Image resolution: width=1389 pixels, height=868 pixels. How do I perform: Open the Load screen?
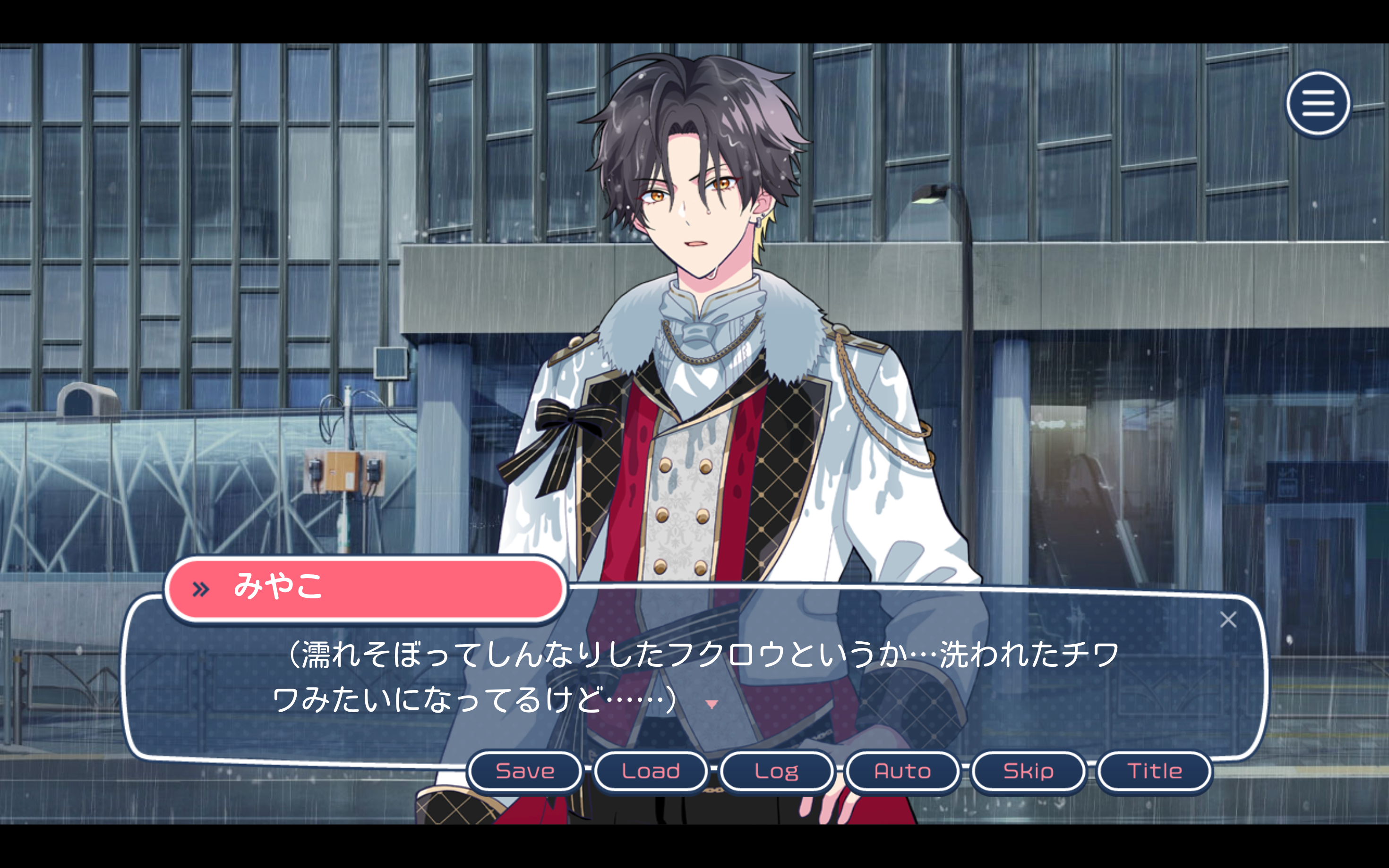pos(651,771)
